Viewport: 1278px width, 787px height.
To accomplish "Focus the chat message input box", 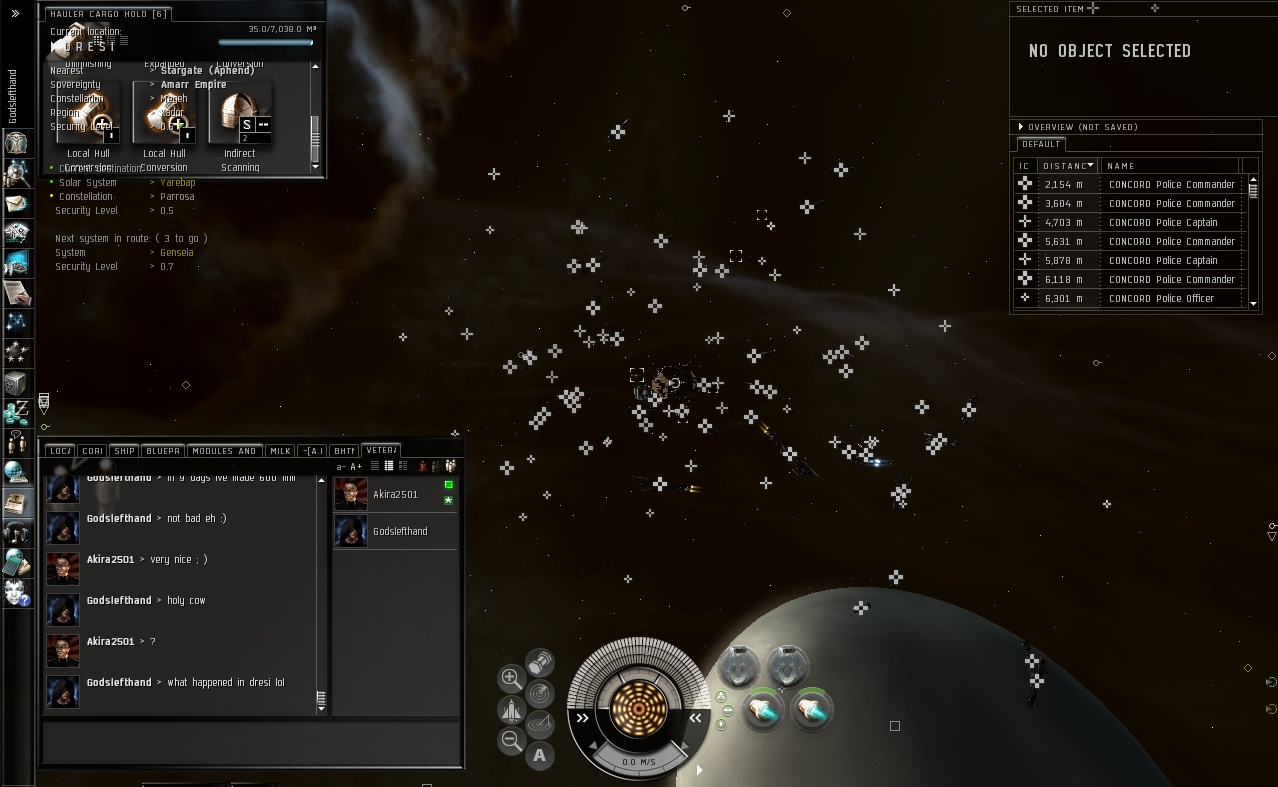I will click(250, 742).
